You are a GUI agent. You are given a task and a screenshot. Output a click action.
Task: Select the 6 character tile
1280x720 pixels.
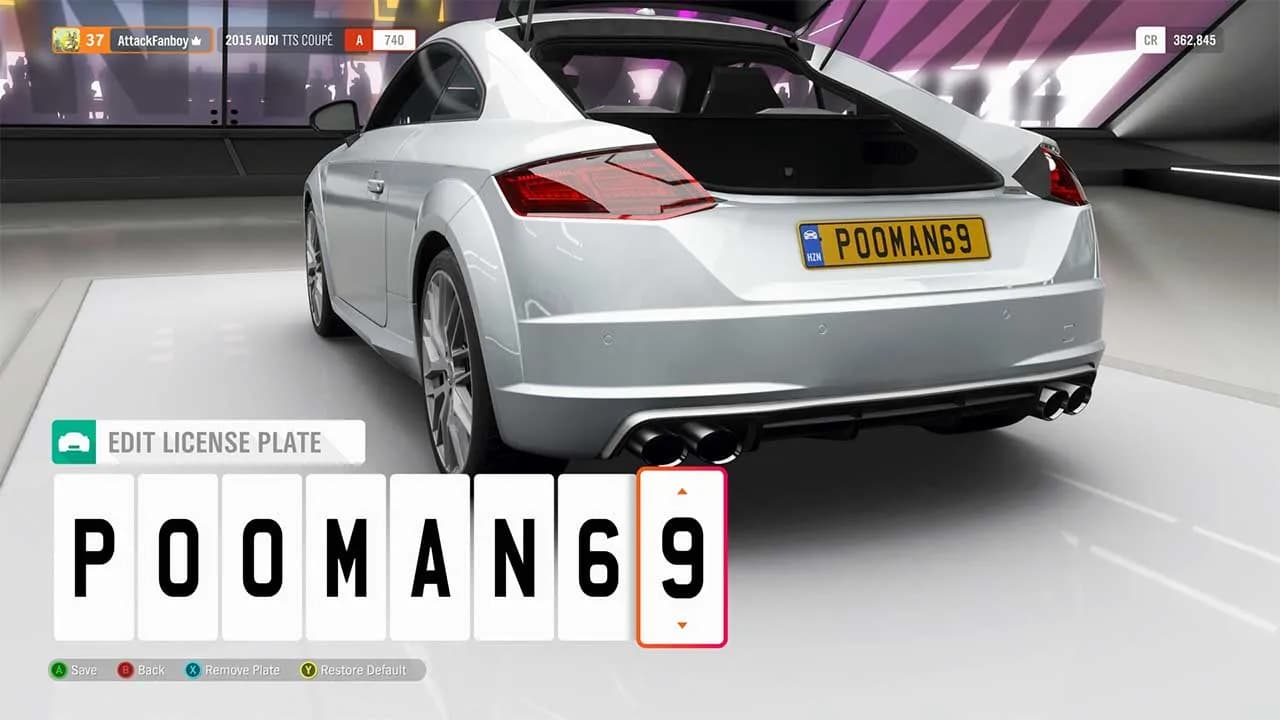(x=595, y=557)
